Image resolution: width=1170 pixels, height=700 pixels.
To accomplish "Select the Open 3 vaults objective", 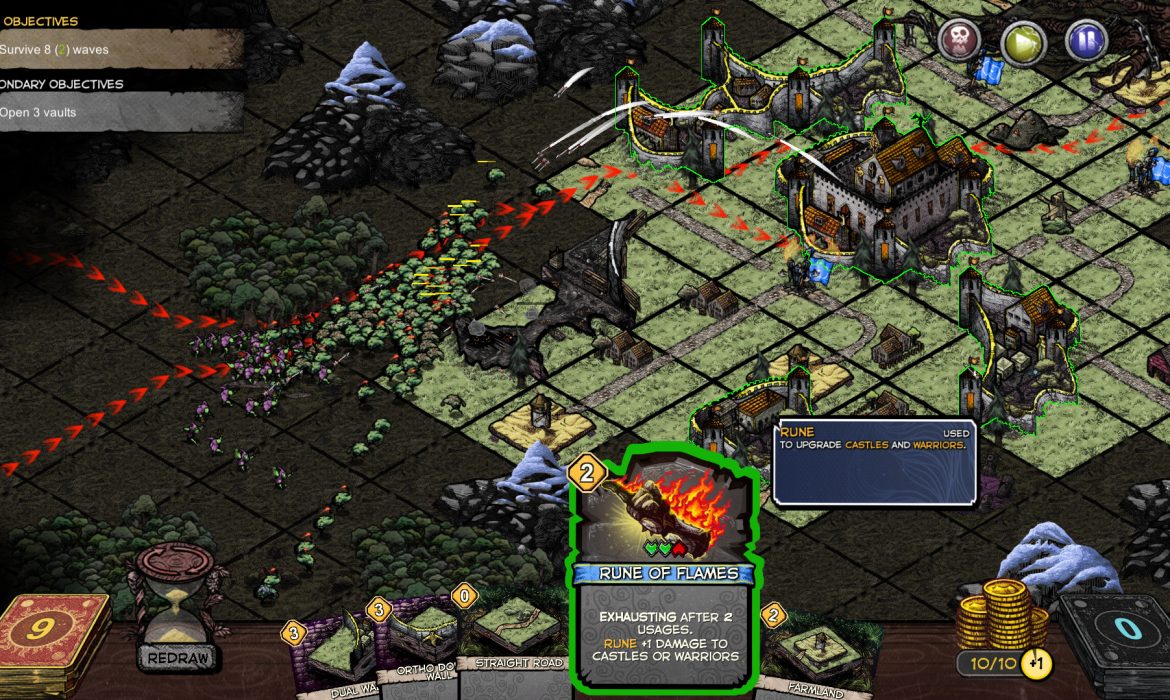I will point(110,112).
